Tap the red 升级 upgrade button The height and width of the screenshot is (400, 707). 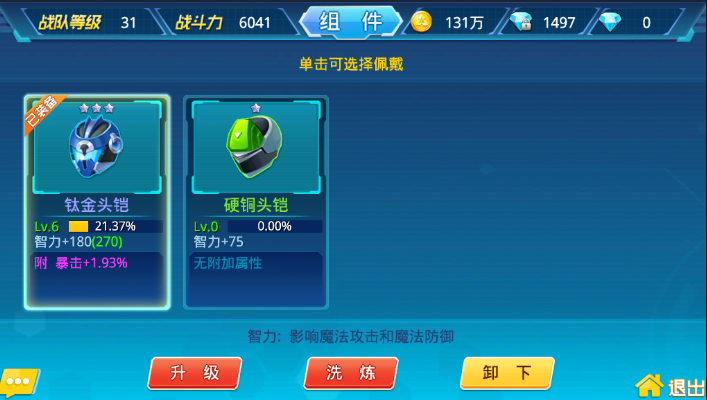tap(194, 373)
